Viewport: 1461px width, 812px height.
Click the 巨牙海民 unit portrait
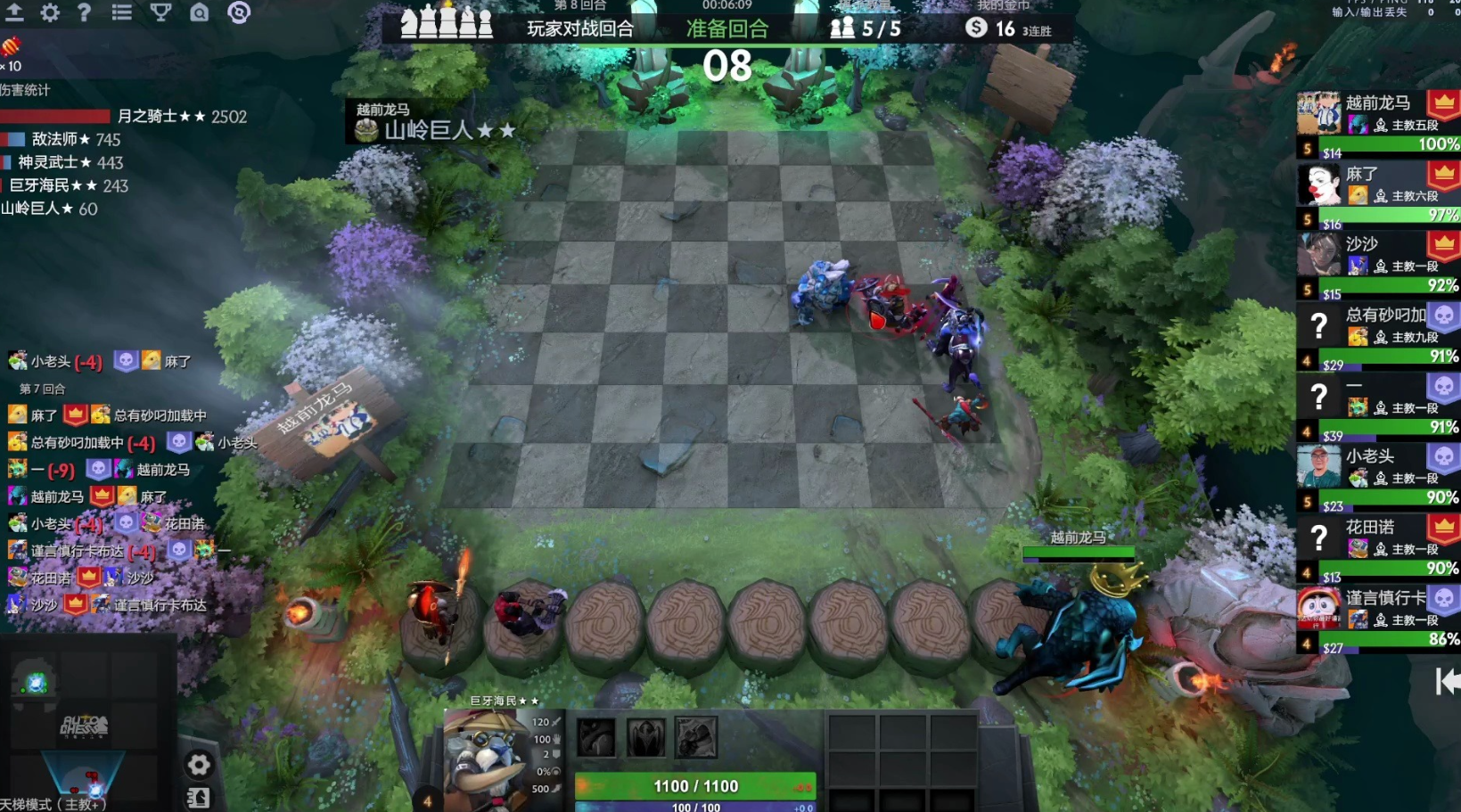(486, 758)
